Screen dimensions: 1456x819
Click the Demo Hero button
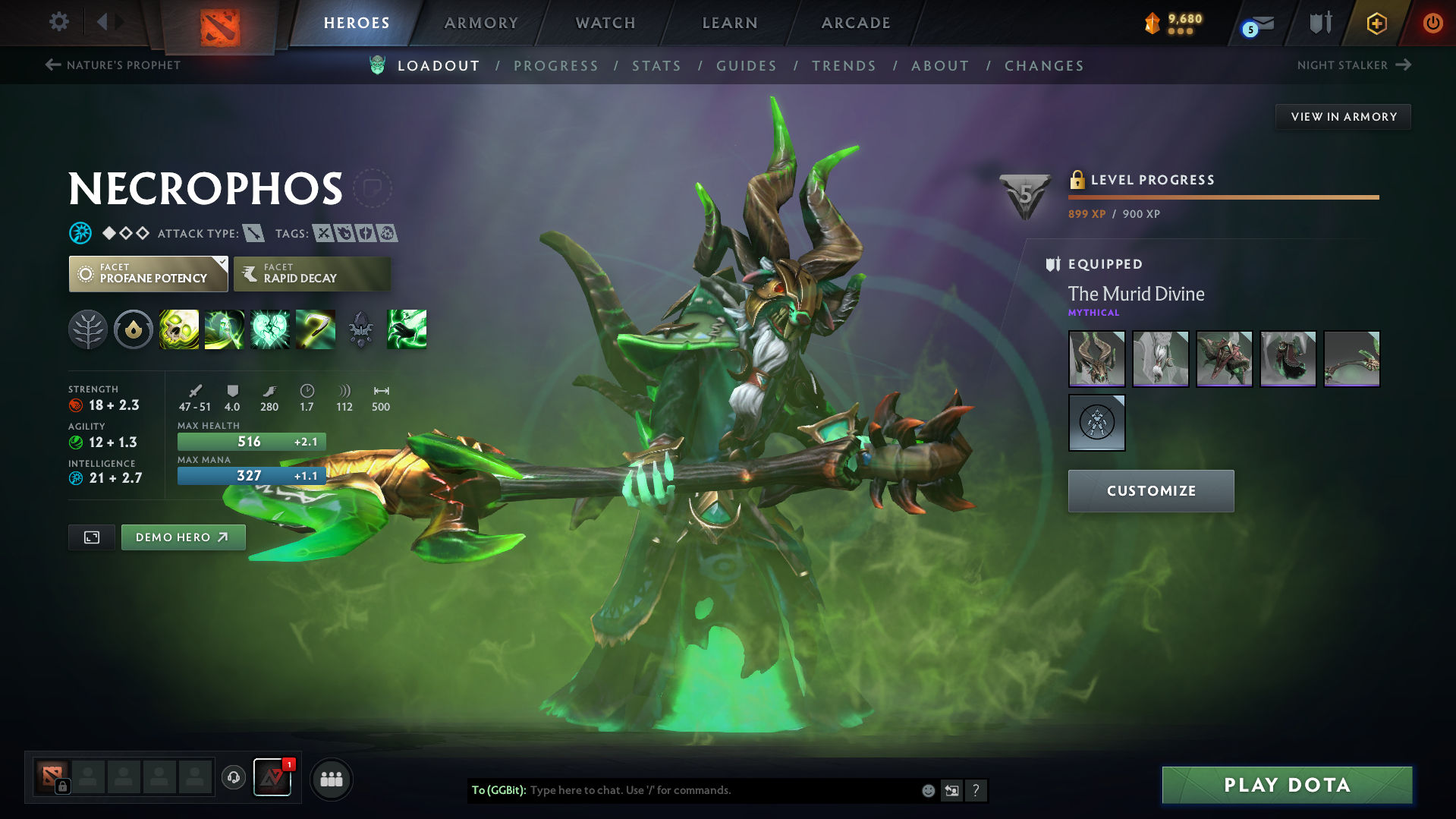pyautogui.click(x=183, y=537)
